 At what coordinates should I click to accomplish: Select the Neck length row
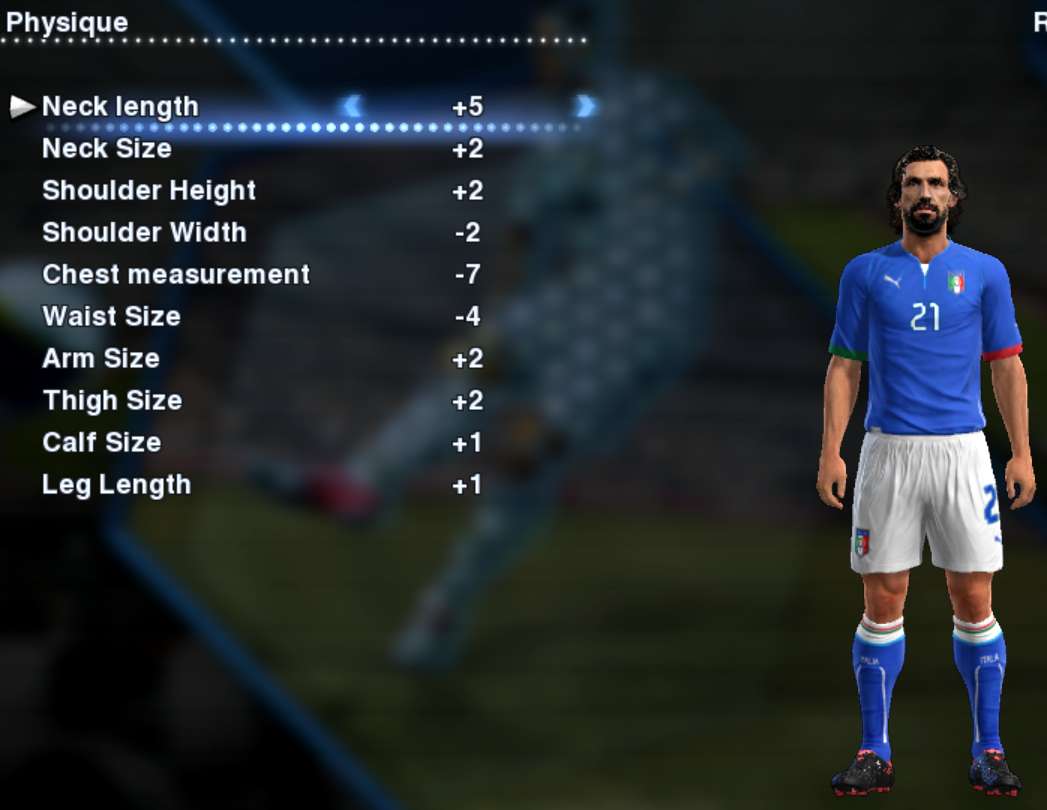(x=120, y=107)
